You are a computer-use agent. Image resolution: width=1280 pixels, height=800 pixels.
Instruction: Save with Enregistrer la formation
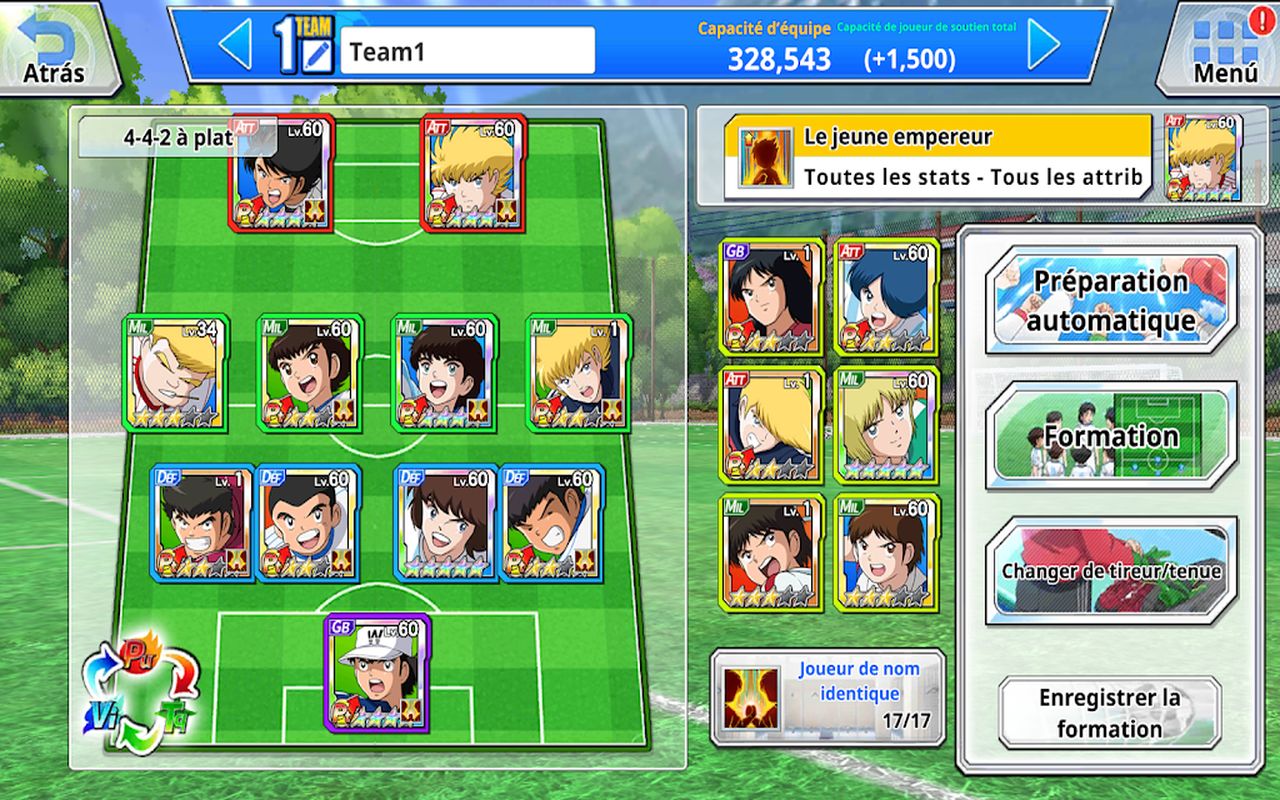pos(1110,713)
